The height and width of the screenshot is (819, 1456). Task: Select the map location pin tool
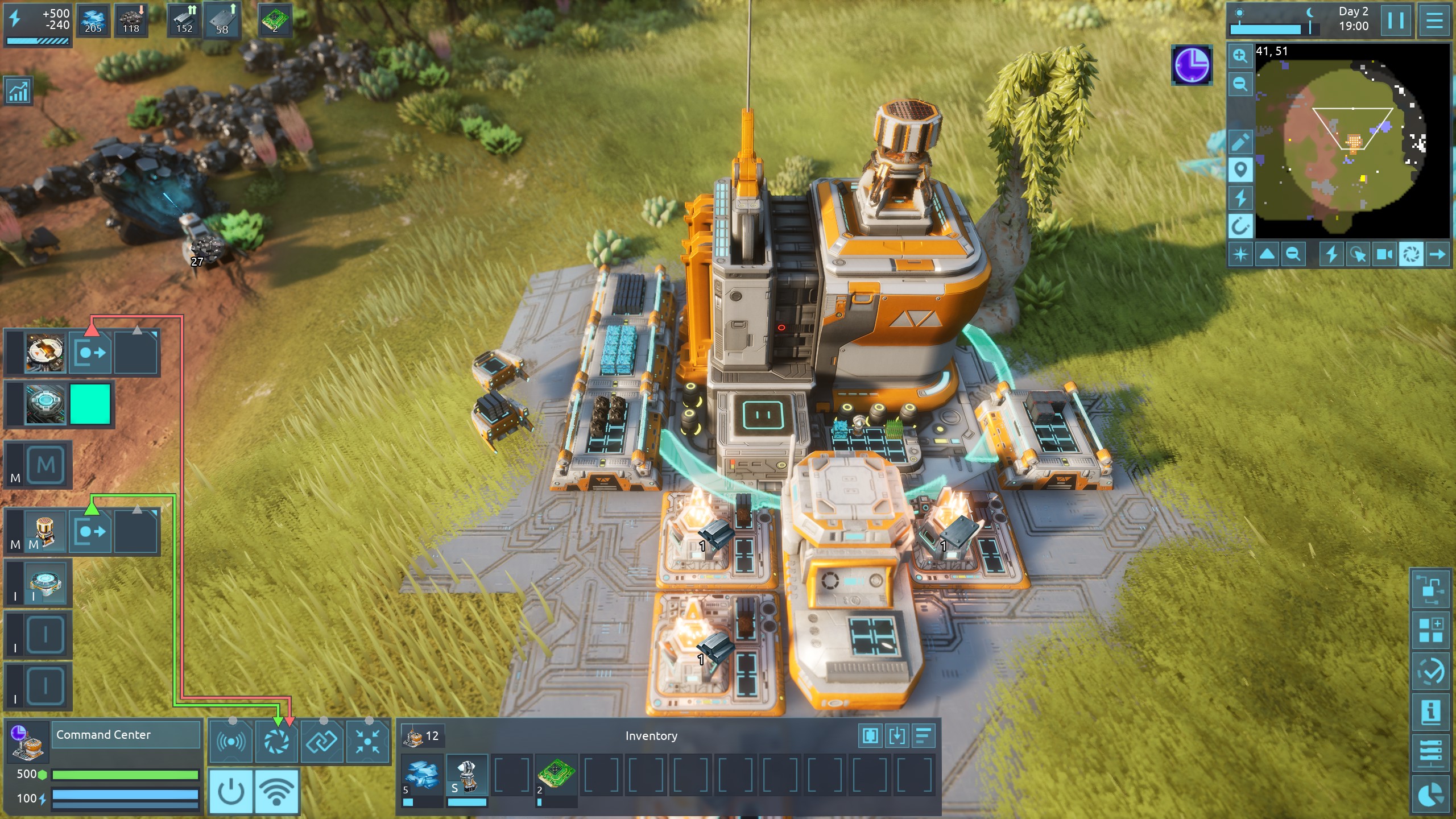coord(1240,169)
